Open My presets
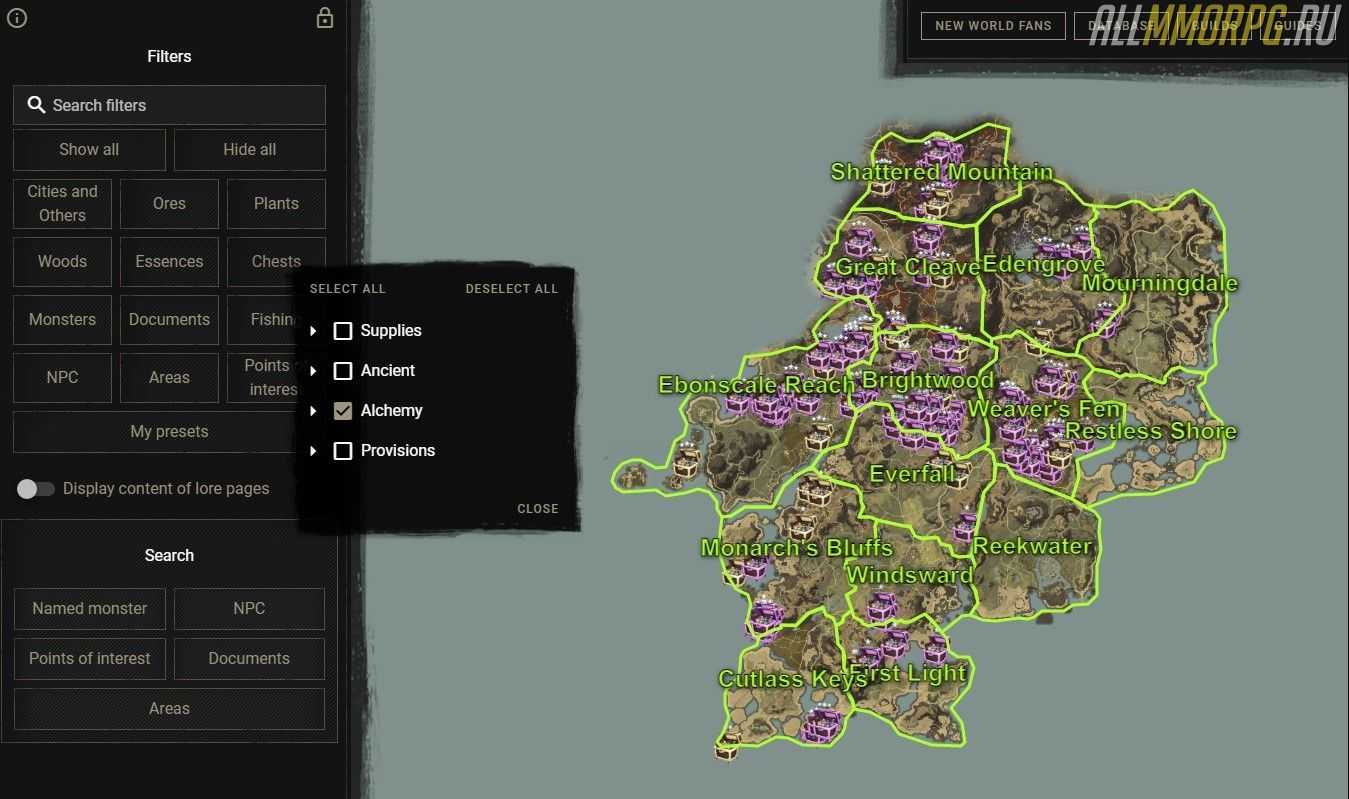The height and width of the screenshot is (799, 1349). pyautogui.click(x=169, y=432)
